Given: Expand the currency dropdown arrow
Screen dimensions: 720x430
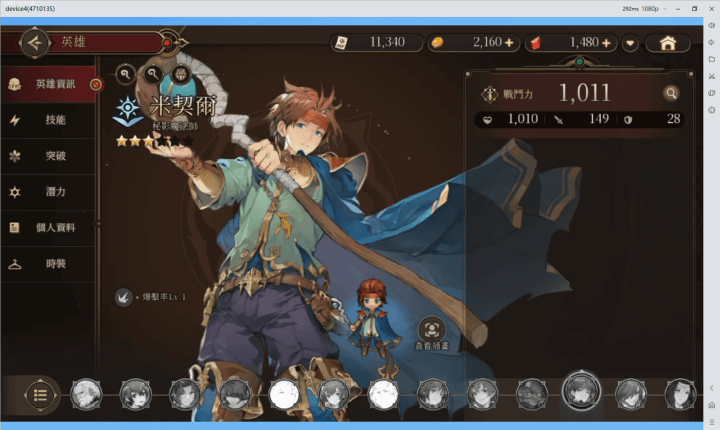Looking at the screenshot, I should [630, 43].
